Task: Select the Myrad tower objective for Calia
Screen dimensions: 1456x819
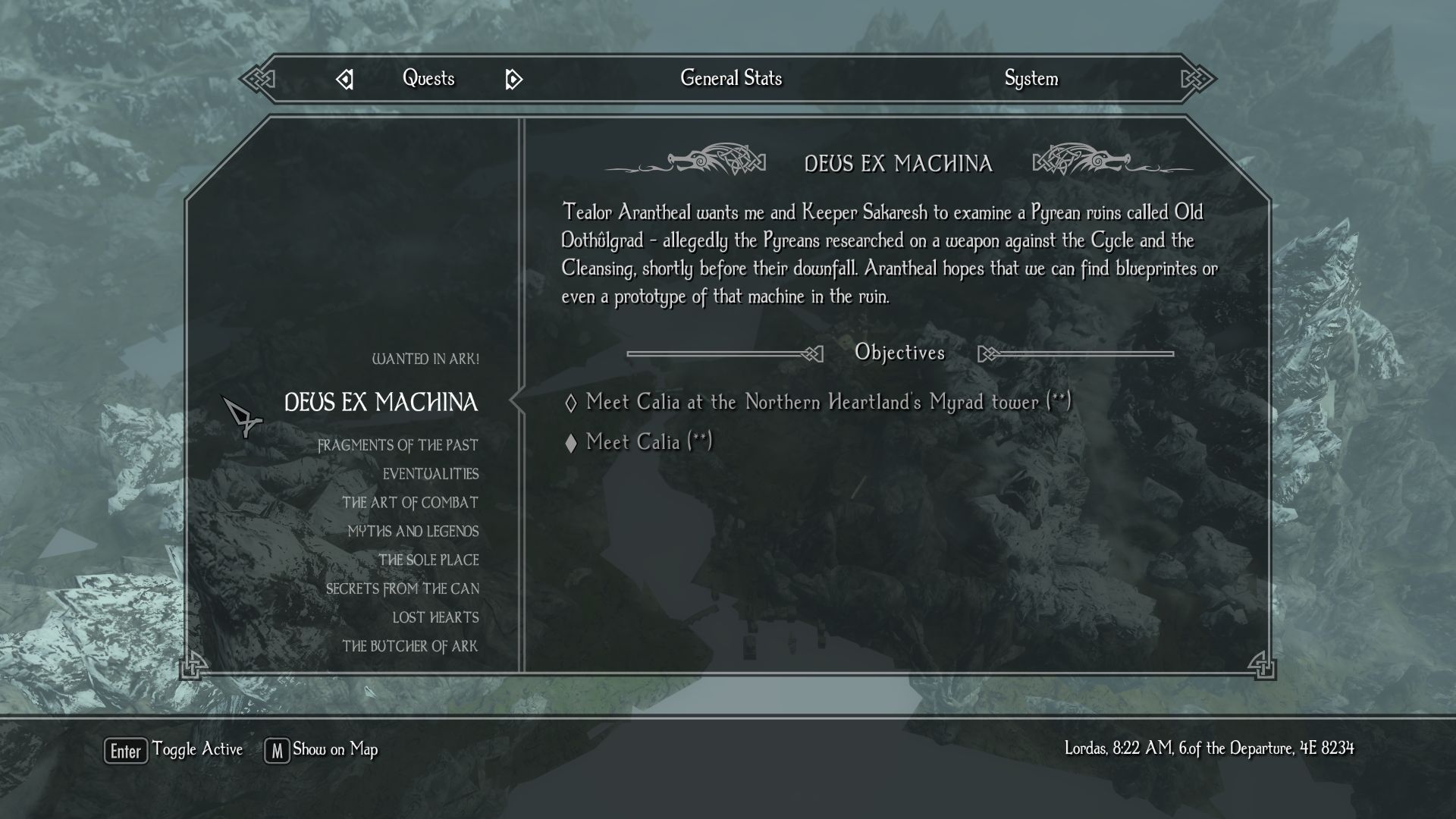Action: 828,402
